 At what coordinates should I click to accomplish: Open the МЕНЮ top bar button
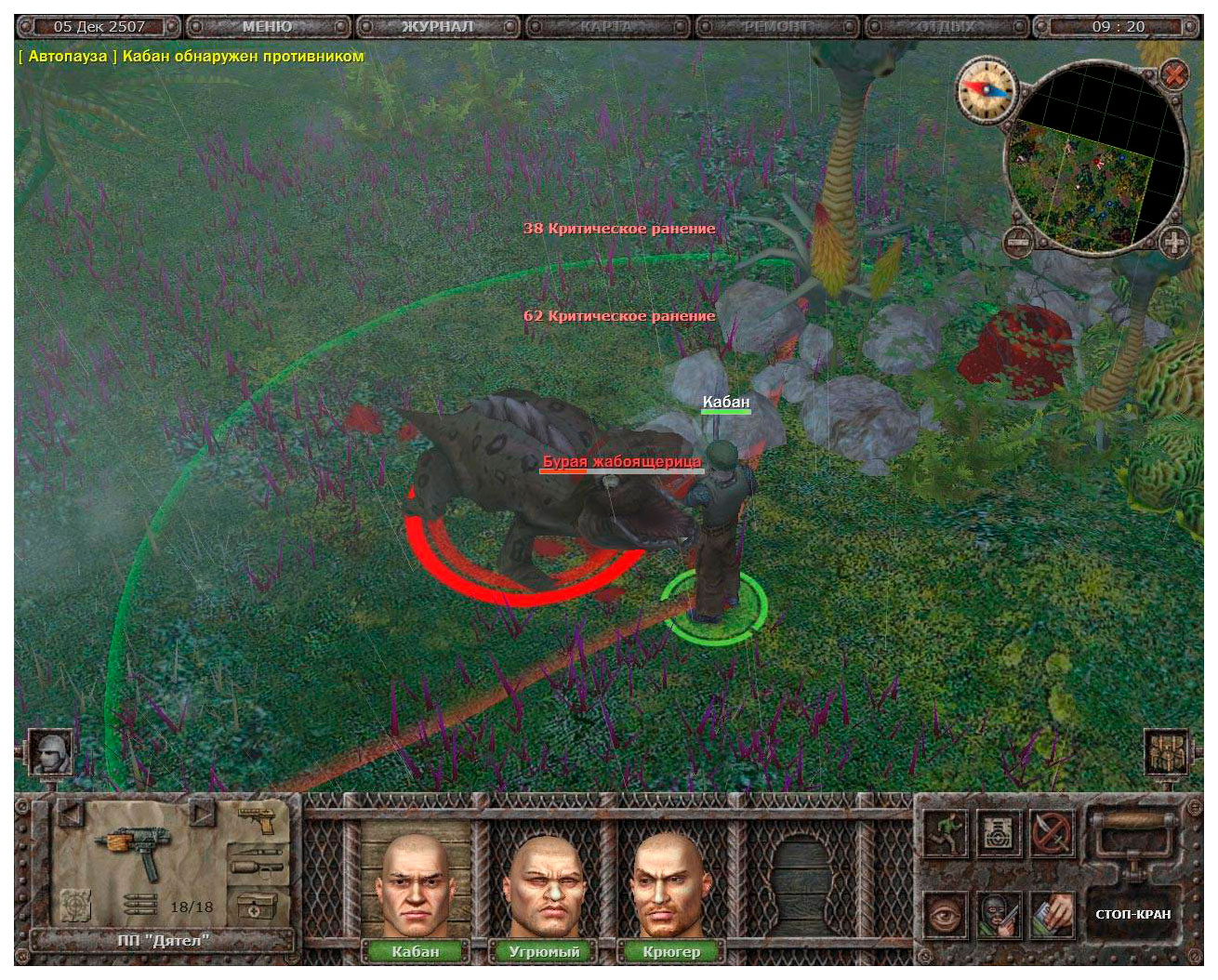267,27
